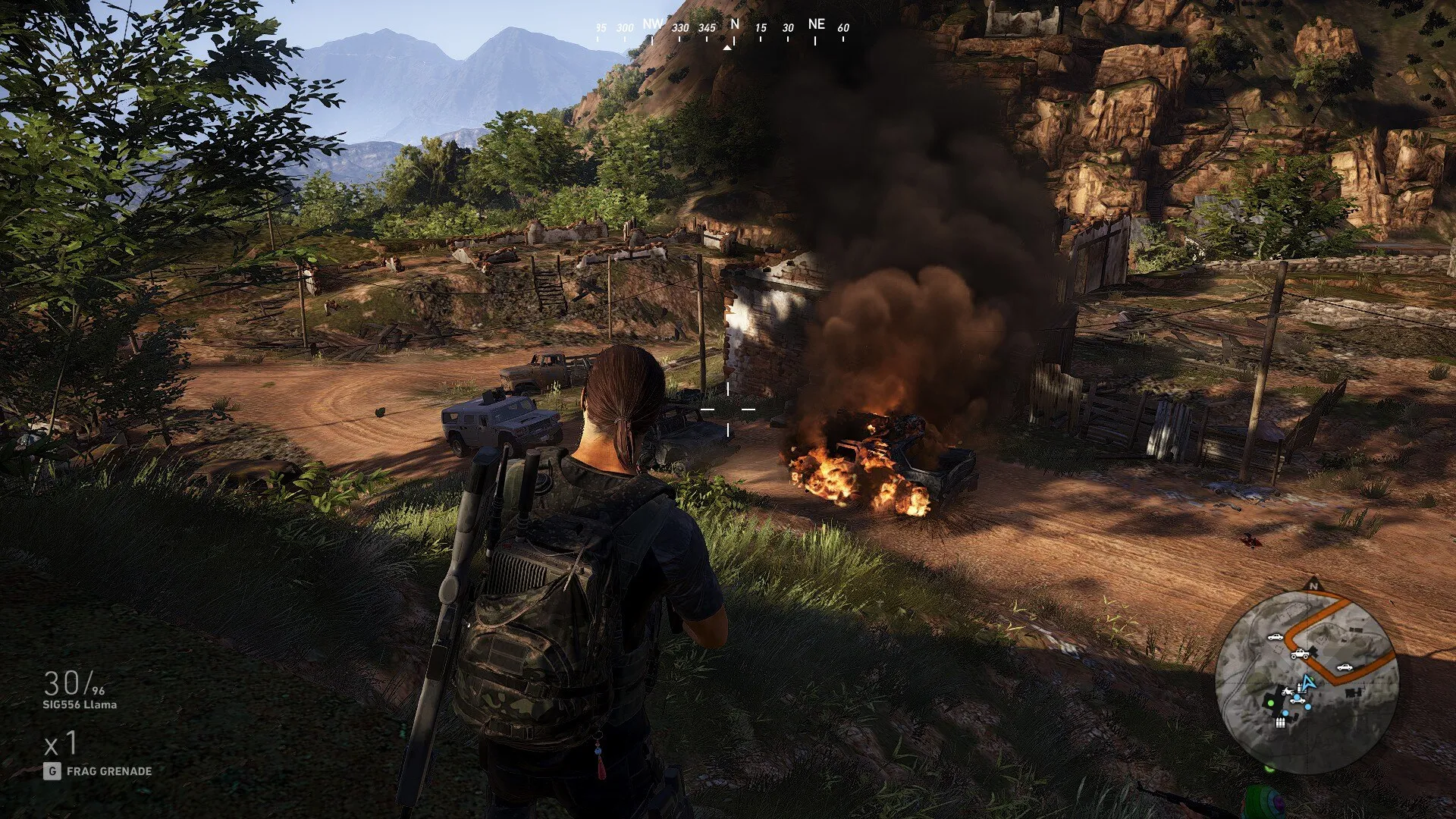Image resolution: width=1456 pixels, height=819 pixels.
Task: Select the SIG556 Llama weapon label
Action: [x=80, y=704]
